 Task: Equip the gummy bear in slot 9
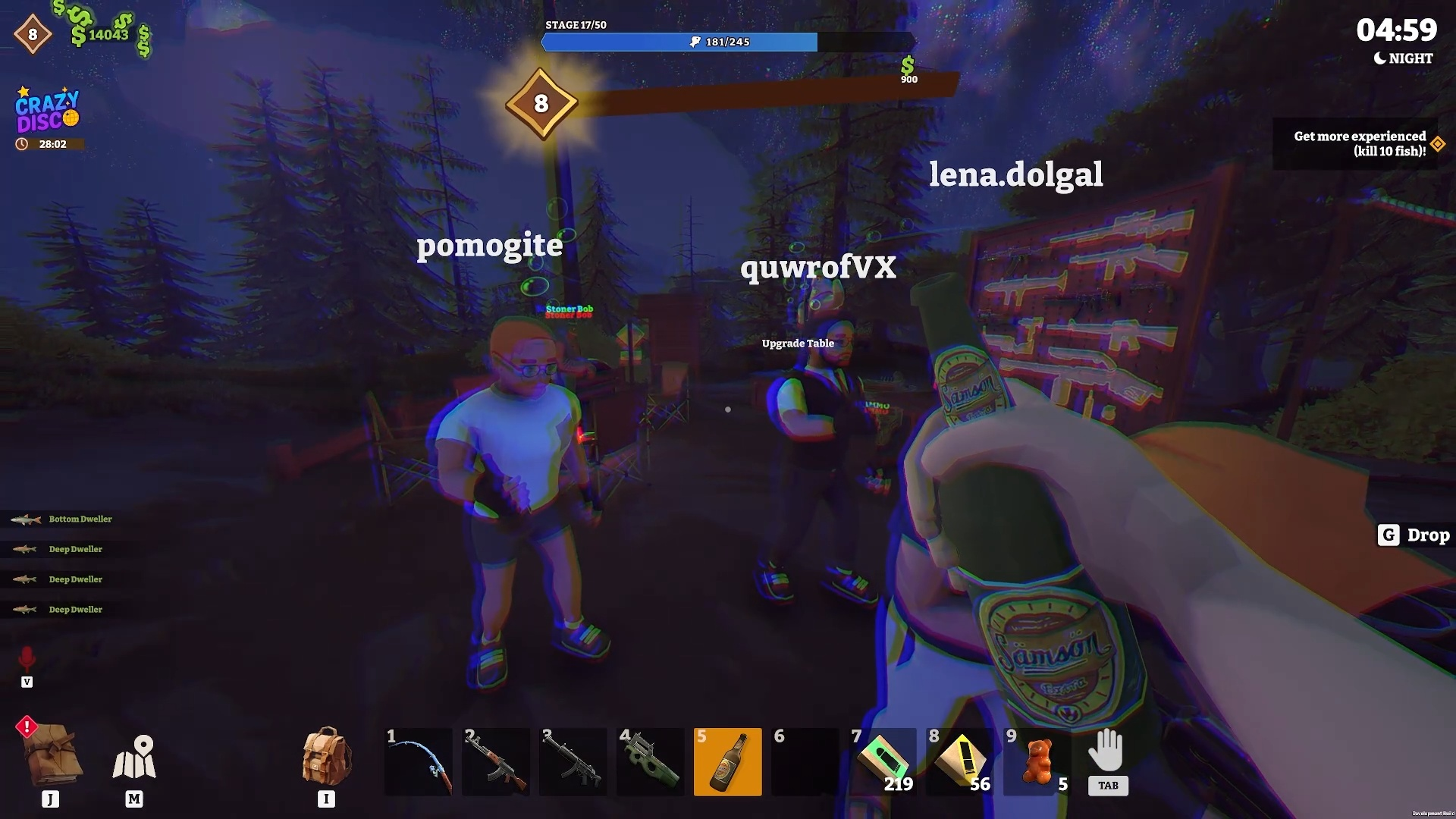1037,761
